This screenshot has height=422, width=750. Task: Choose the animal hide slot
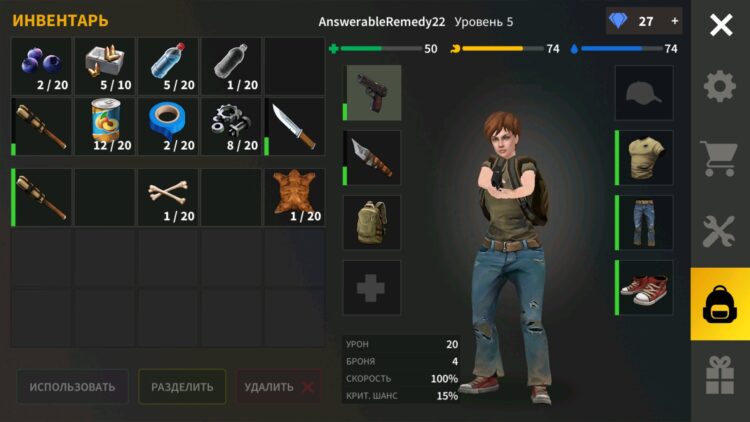[294, 196]
